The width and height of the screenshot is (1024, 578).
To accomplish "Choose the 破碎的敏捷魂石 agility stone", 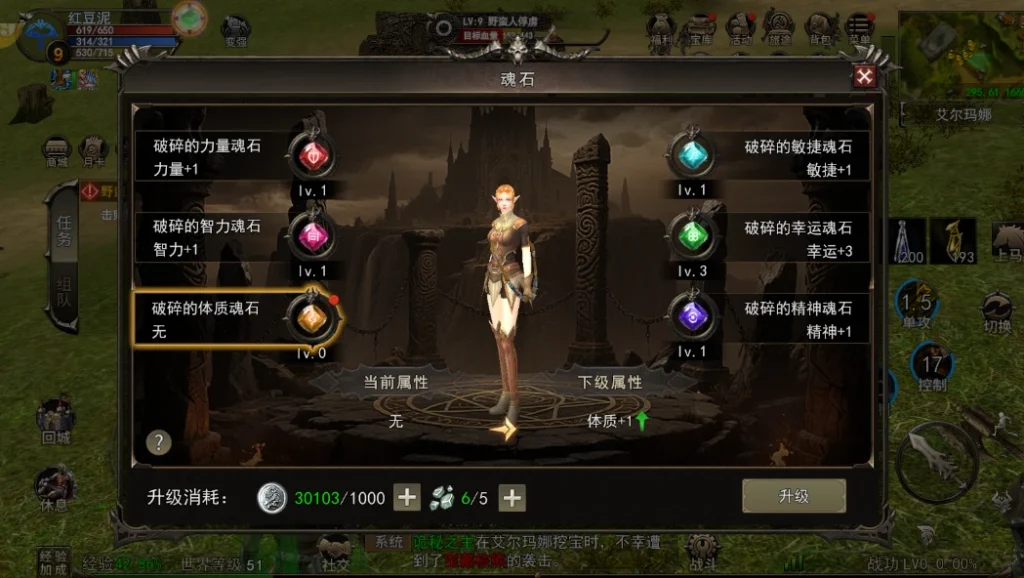I will [x=692, y=156].
